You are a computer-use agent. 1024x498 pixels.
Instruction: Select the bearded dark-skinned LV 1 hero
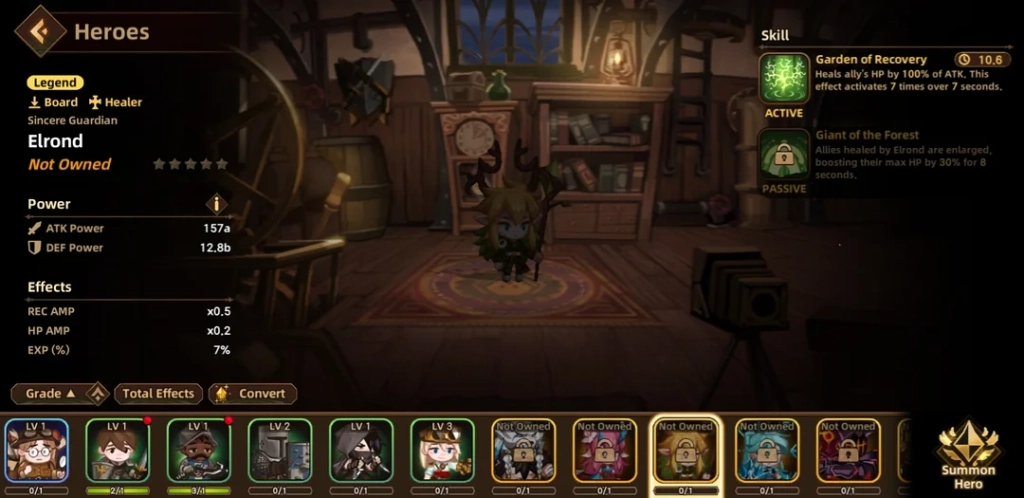coord(199,450)
